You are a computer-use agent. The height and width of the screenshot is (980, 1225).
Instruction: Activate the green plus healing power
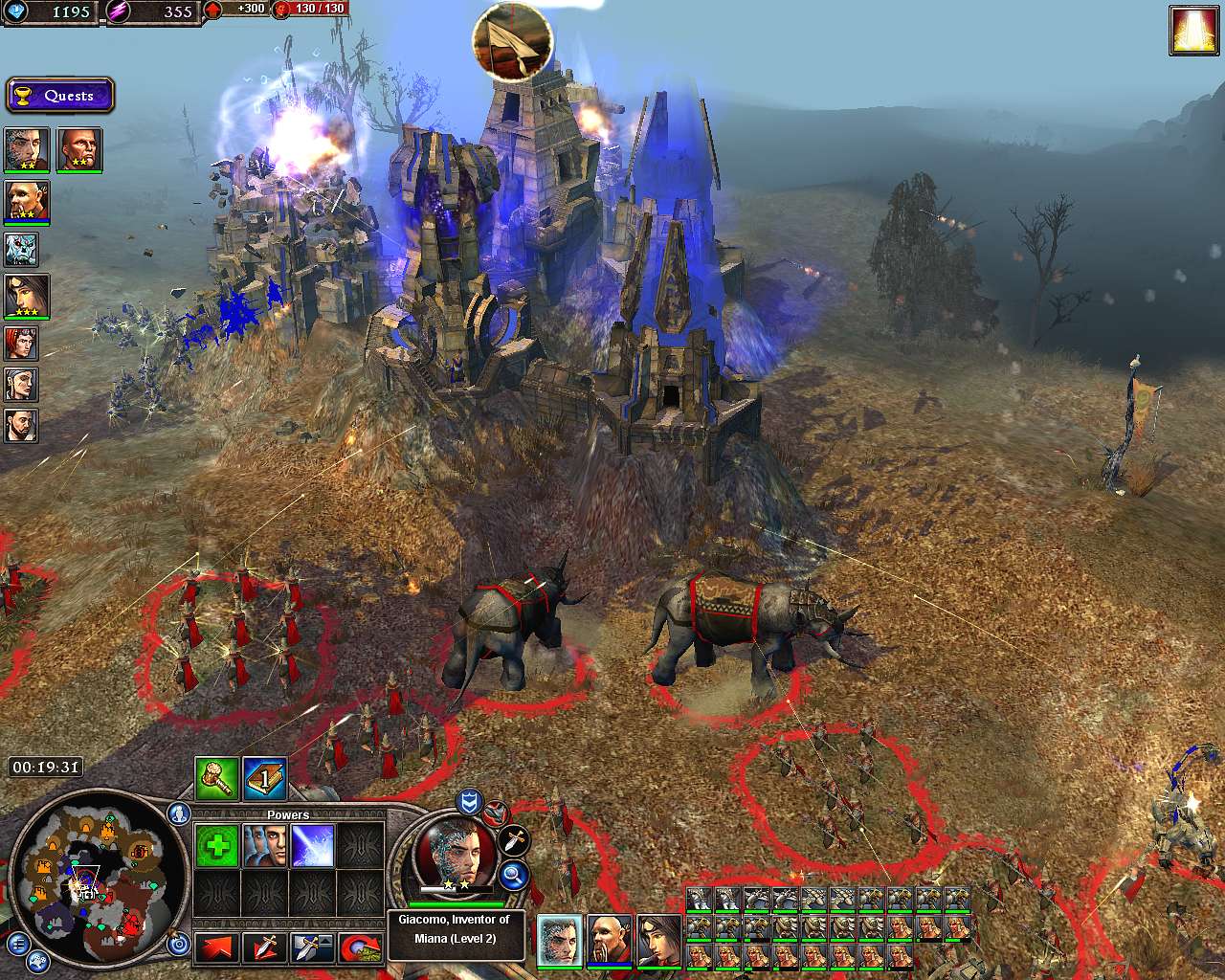pyautogui.click(x=216, y=846)
